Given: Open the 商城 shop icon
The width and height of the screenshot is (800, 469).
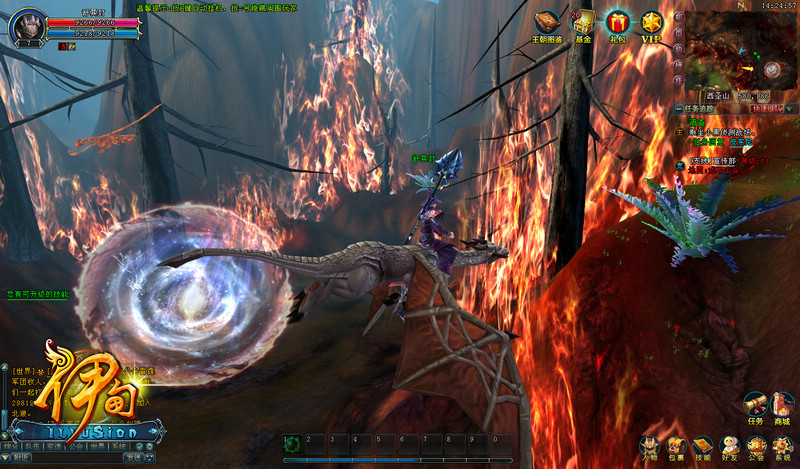Looking at the screenshot, I should pyautogui.click(x=783, y=404).
